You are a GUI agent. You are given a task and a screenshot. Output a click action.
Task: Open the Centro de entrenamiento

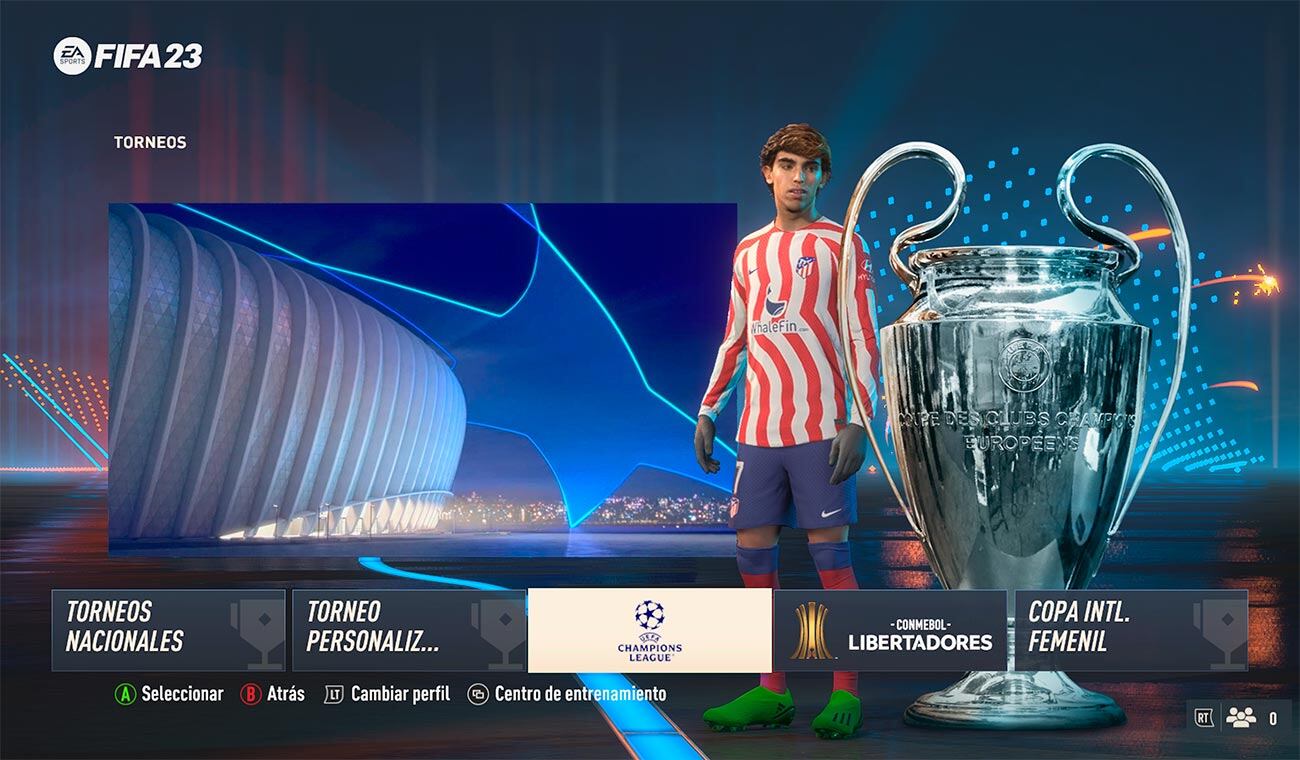578,694
